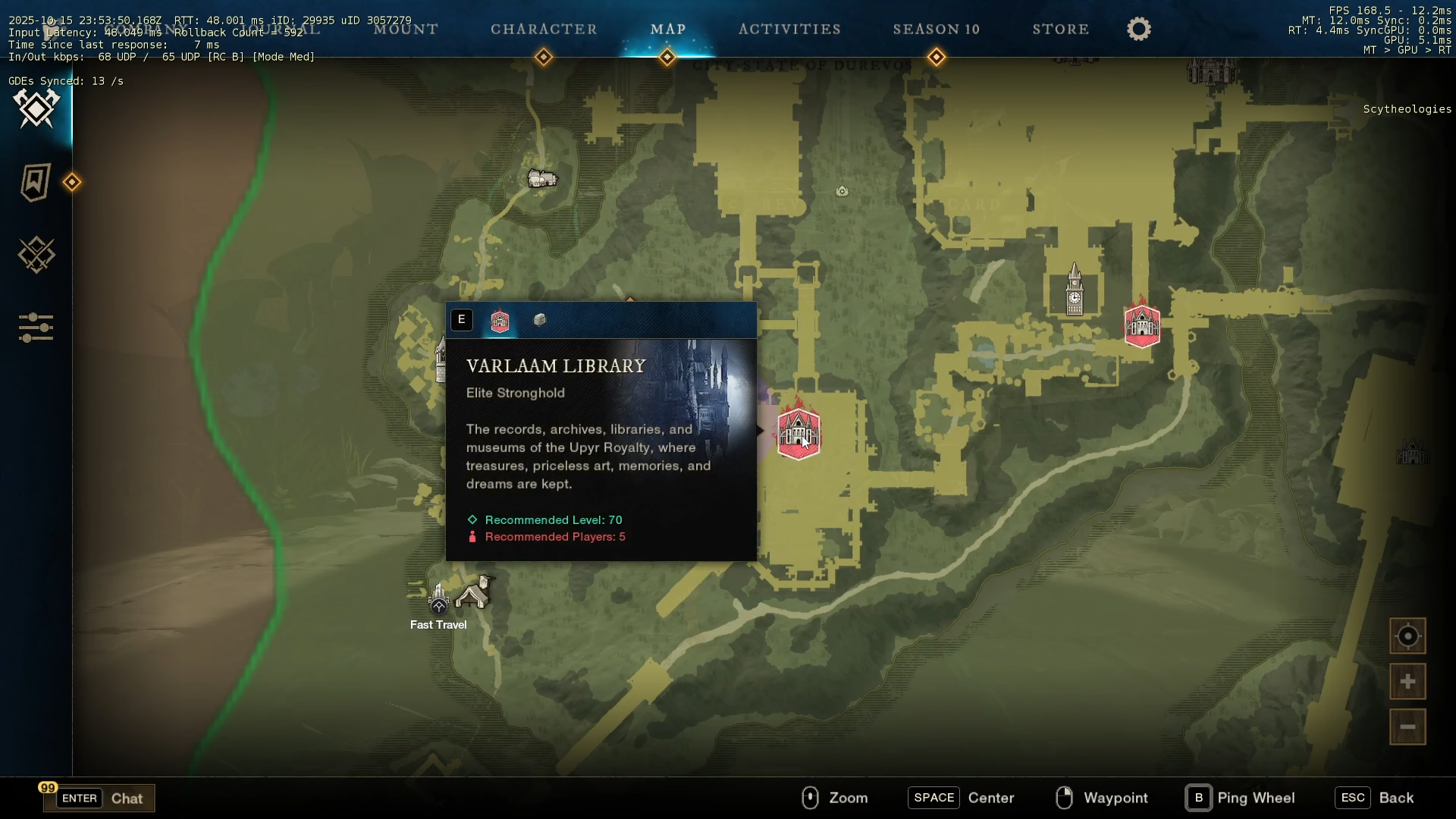1456x819 pixels.
Task: Select the eastern red stronghold map marker
Action: click(1142, 325)
